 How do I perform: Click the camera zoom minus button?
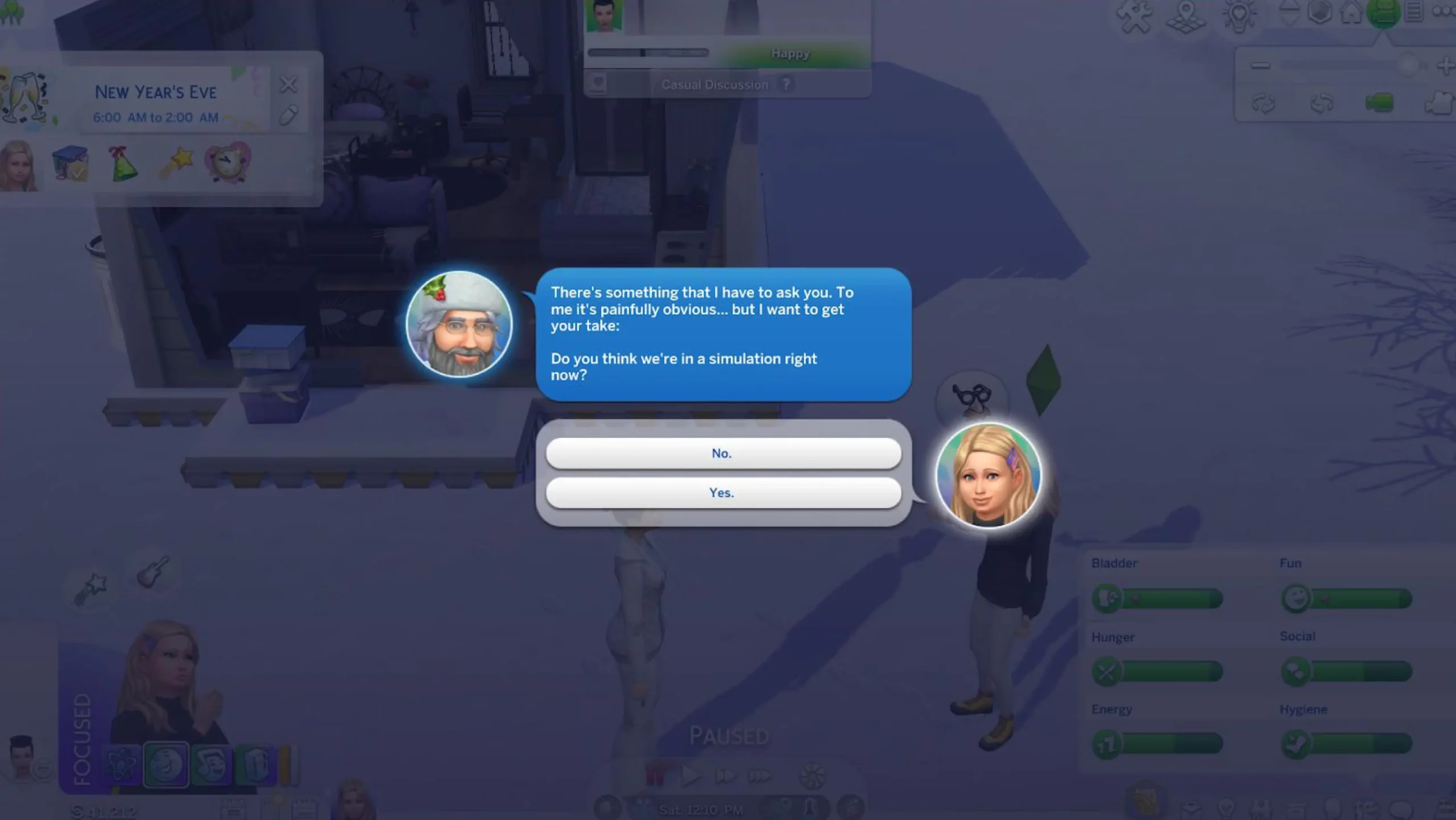[x=1260, y=66]
